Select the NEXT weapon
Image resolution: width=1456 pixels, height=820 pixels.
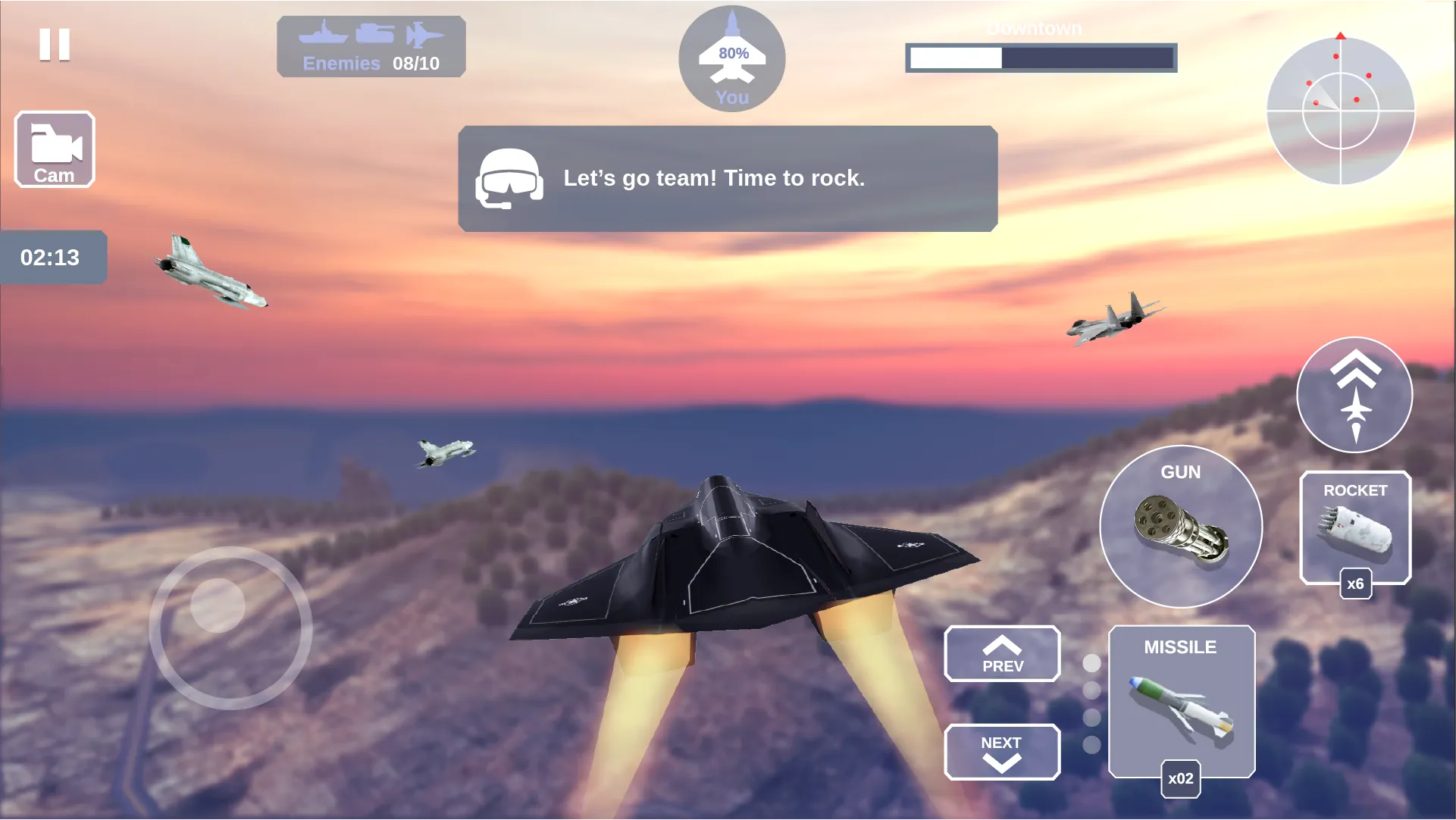click(1002, 752)
